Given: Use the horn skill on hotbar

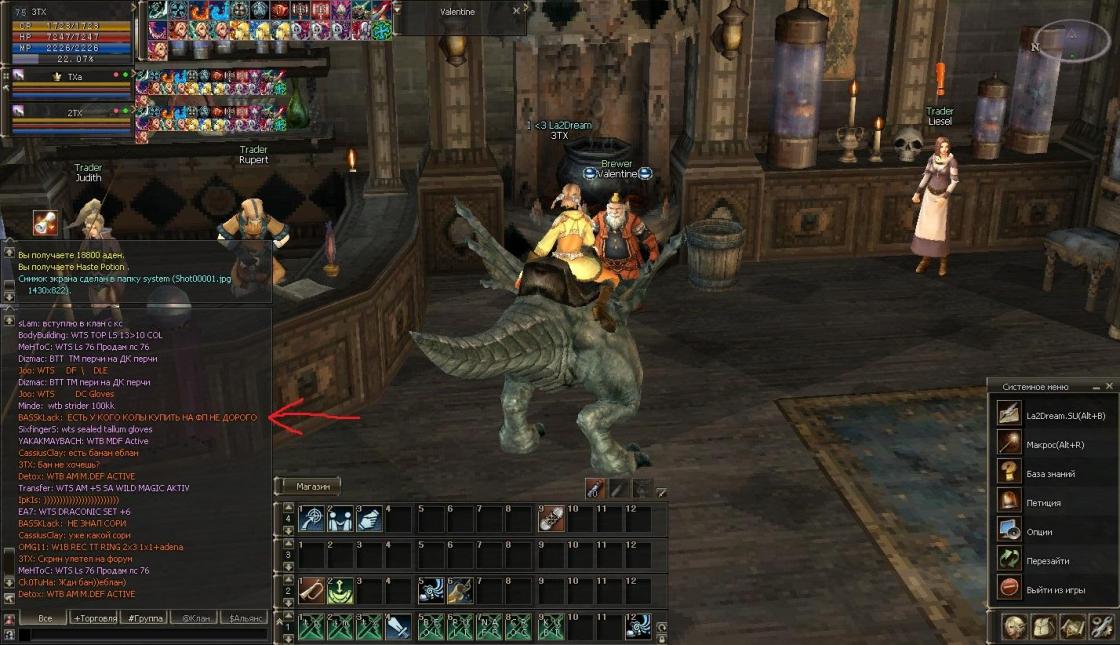Looking at the screenshot, I should click(x=312, y=590).
